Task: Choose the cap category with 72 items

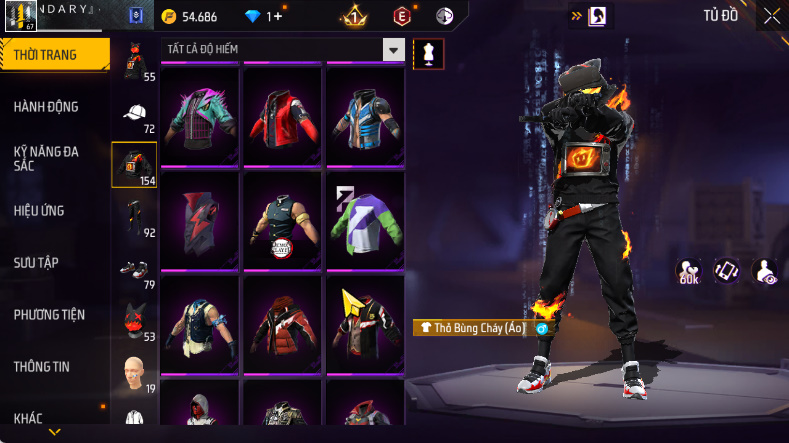Action: coord(135,113)
